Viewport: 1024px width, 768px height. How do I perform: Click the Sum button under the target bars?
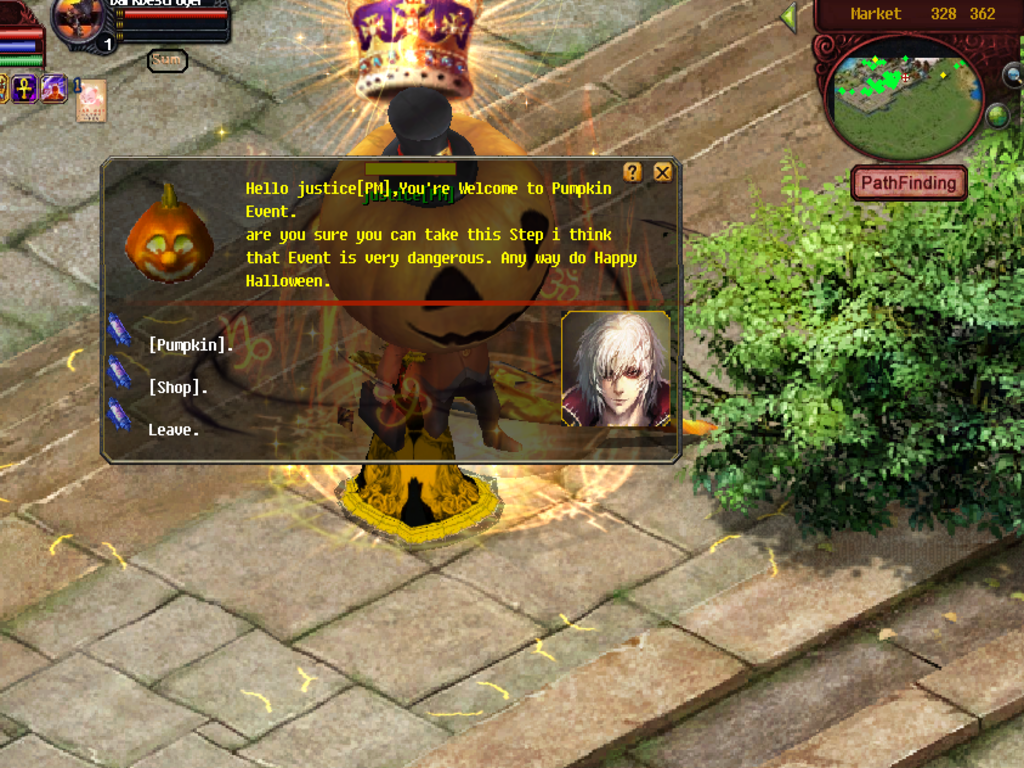(x=167, y=60)
